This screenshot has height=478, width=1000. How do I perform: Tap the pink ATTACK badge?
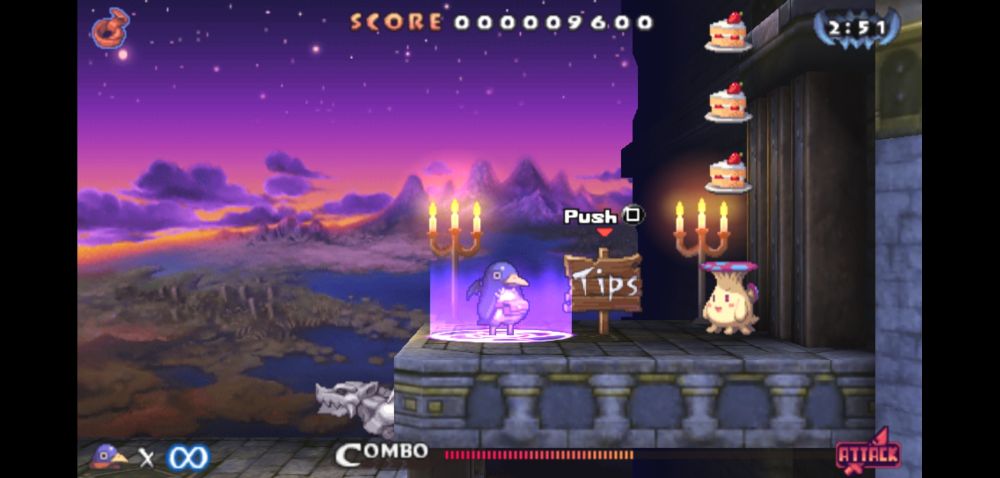(x=868, y=453)
